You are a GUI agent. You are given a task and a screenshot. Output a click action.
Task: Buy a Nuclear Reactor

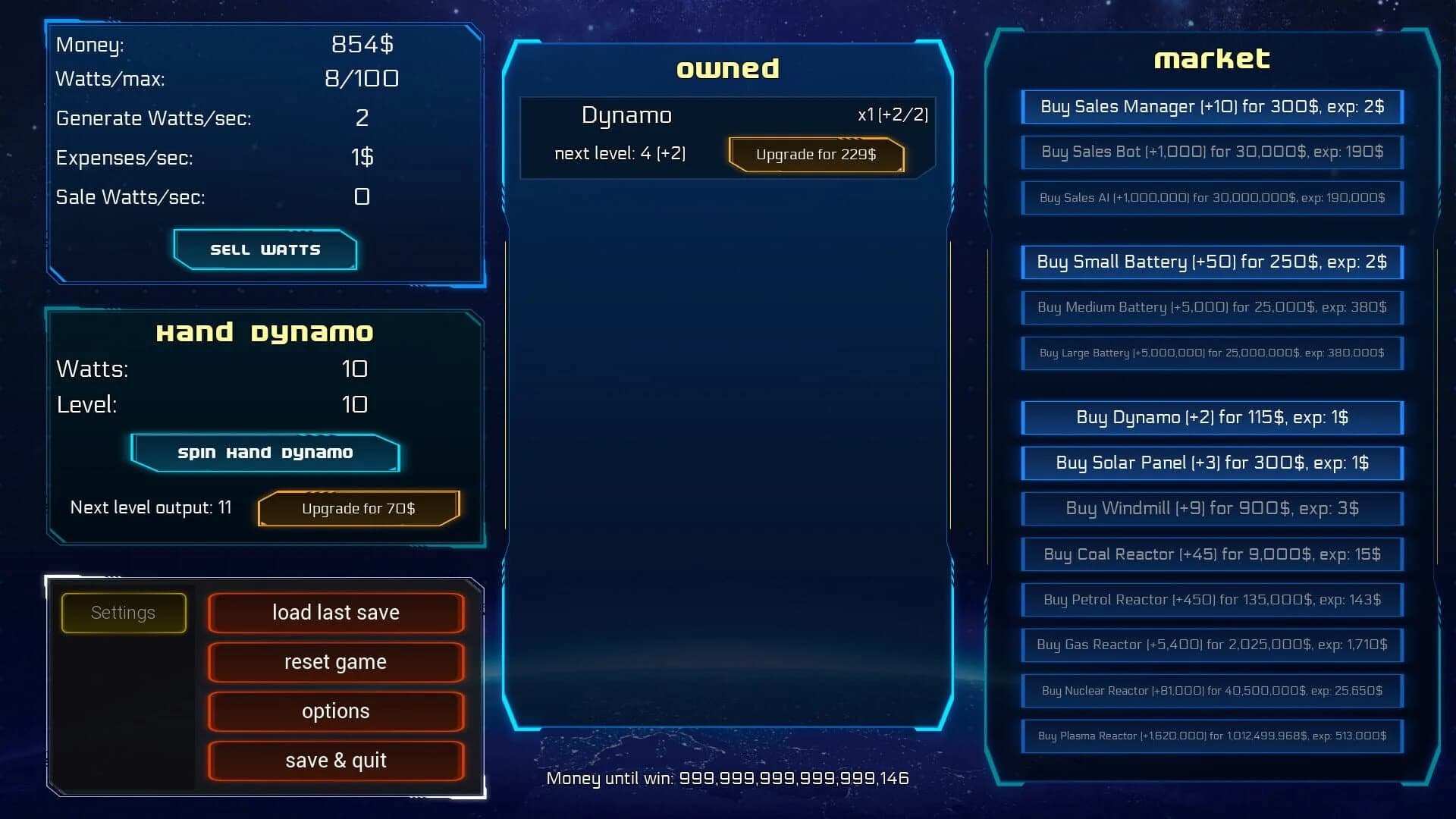(1211, 691)
